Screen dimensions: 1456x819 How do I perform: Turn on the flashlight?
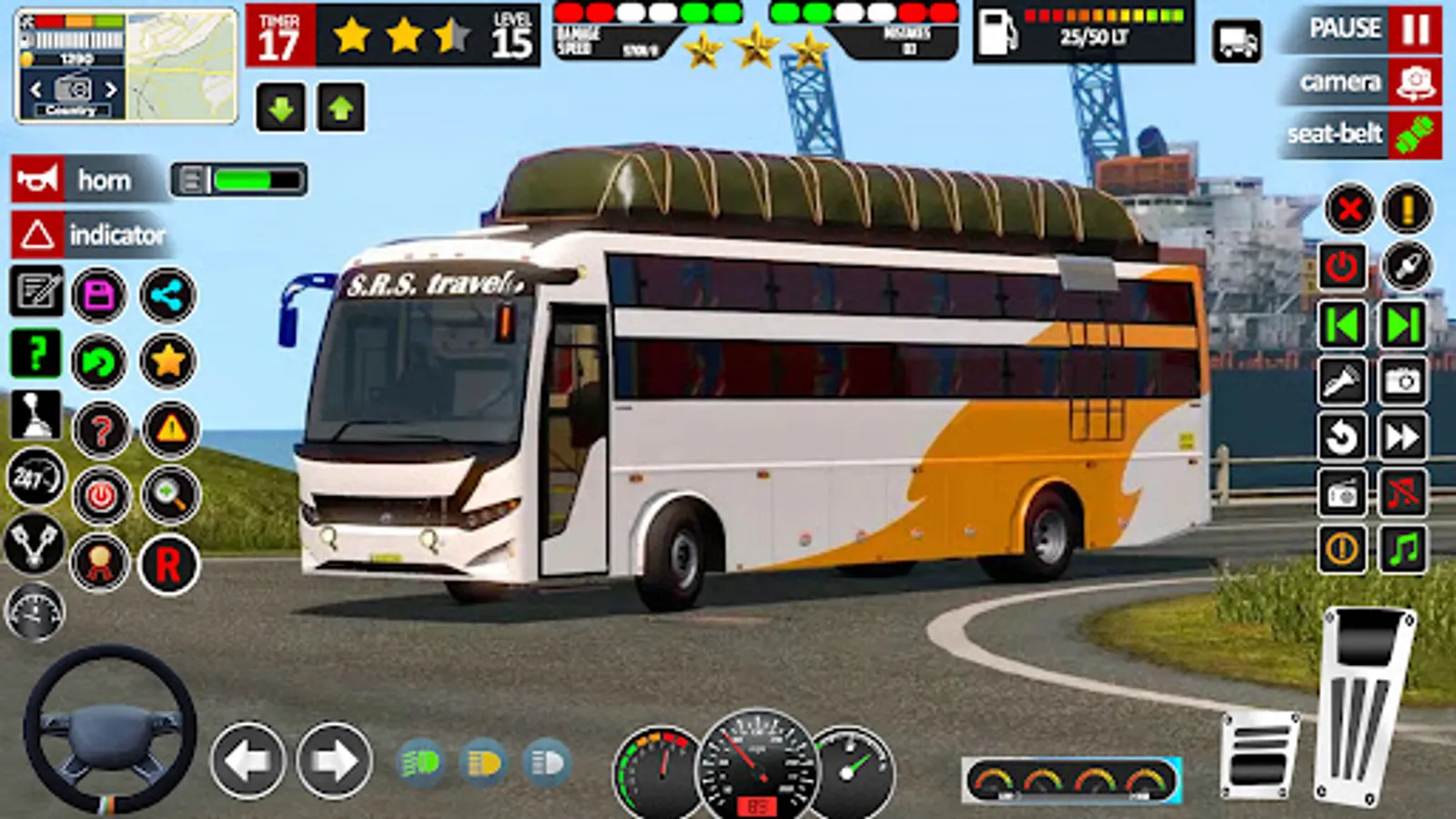[x=1340, y=382]
